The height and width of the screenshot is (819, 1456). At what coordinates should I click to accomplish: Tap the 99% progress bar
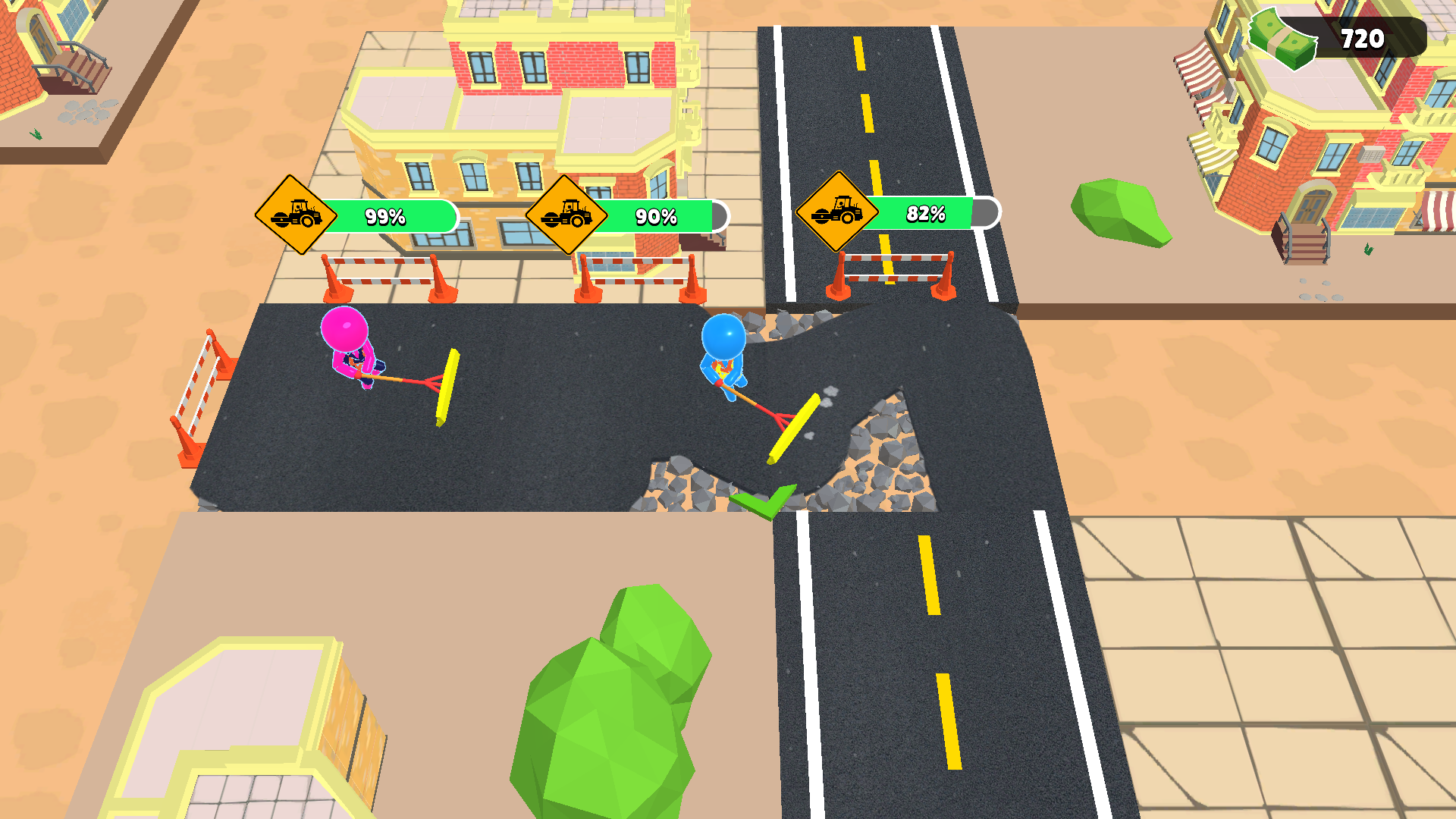pos(387,216)
